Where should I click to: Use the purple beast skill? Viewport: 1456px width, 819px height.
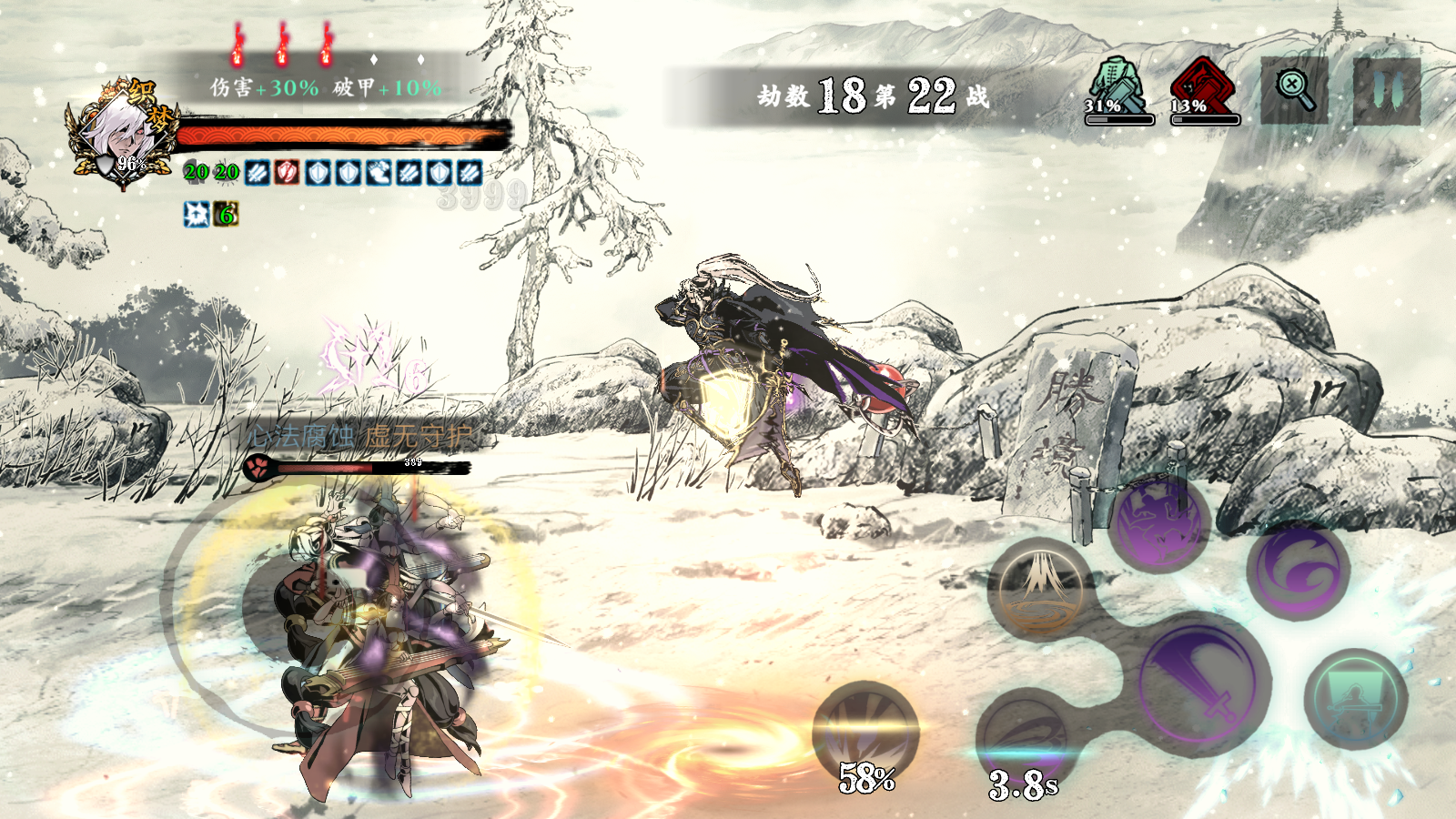(1158, 524)
